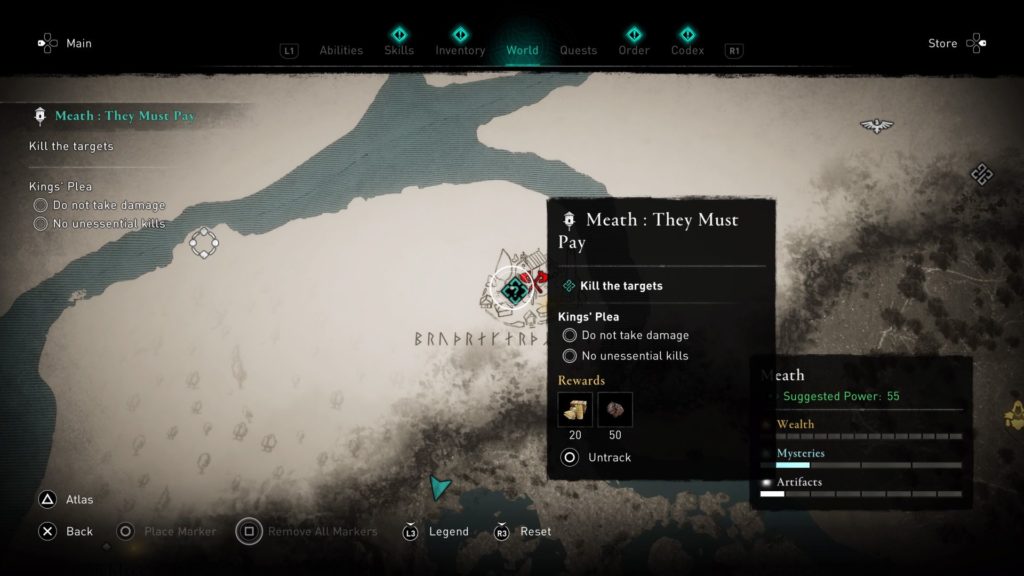The height and width of the screenshot is (576, 1024).
Task: Select the teal player arrow marker
Action: [438, 487]
